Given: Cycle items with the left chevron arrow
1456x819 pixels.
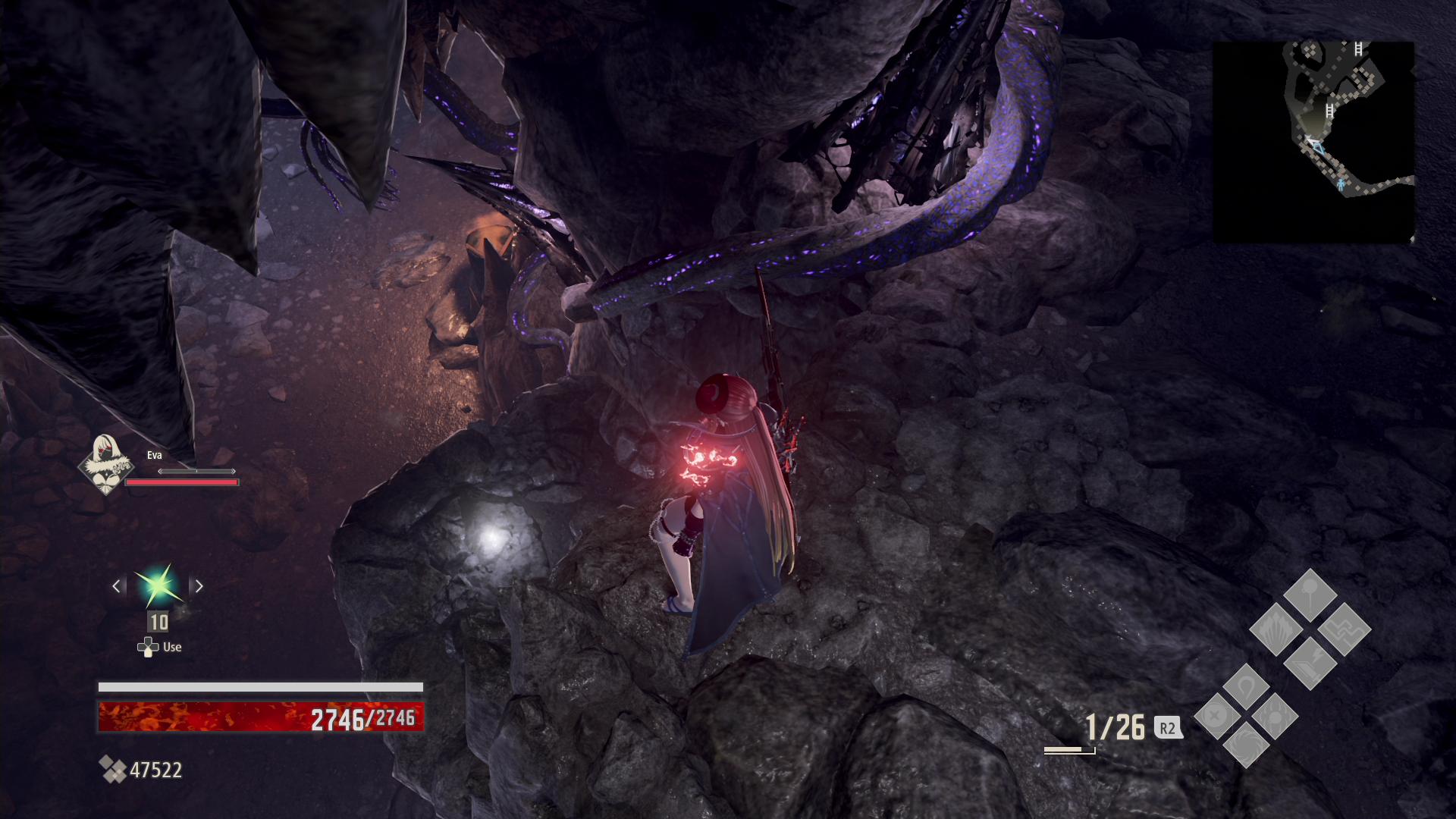Looking at the screenshot, I should (x=115, y=585).
